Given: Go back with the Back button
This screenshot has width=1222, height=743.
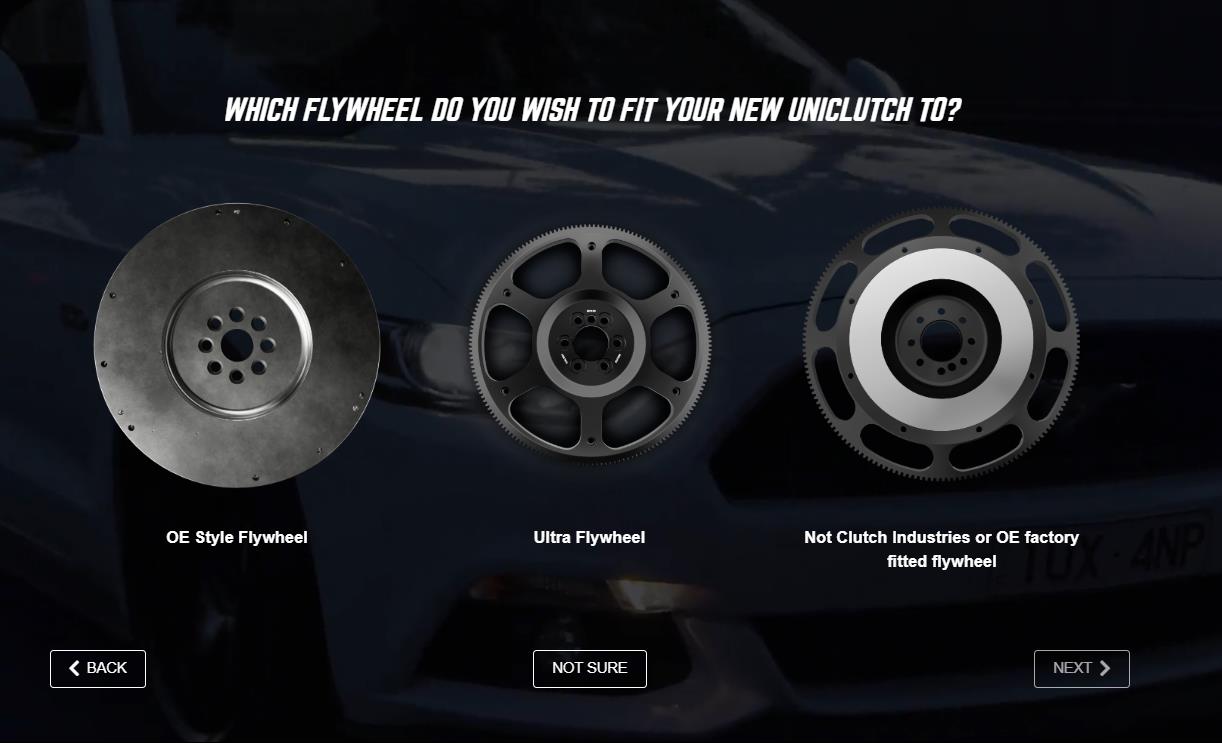Looking at the screenshot, I should [98, 669].
